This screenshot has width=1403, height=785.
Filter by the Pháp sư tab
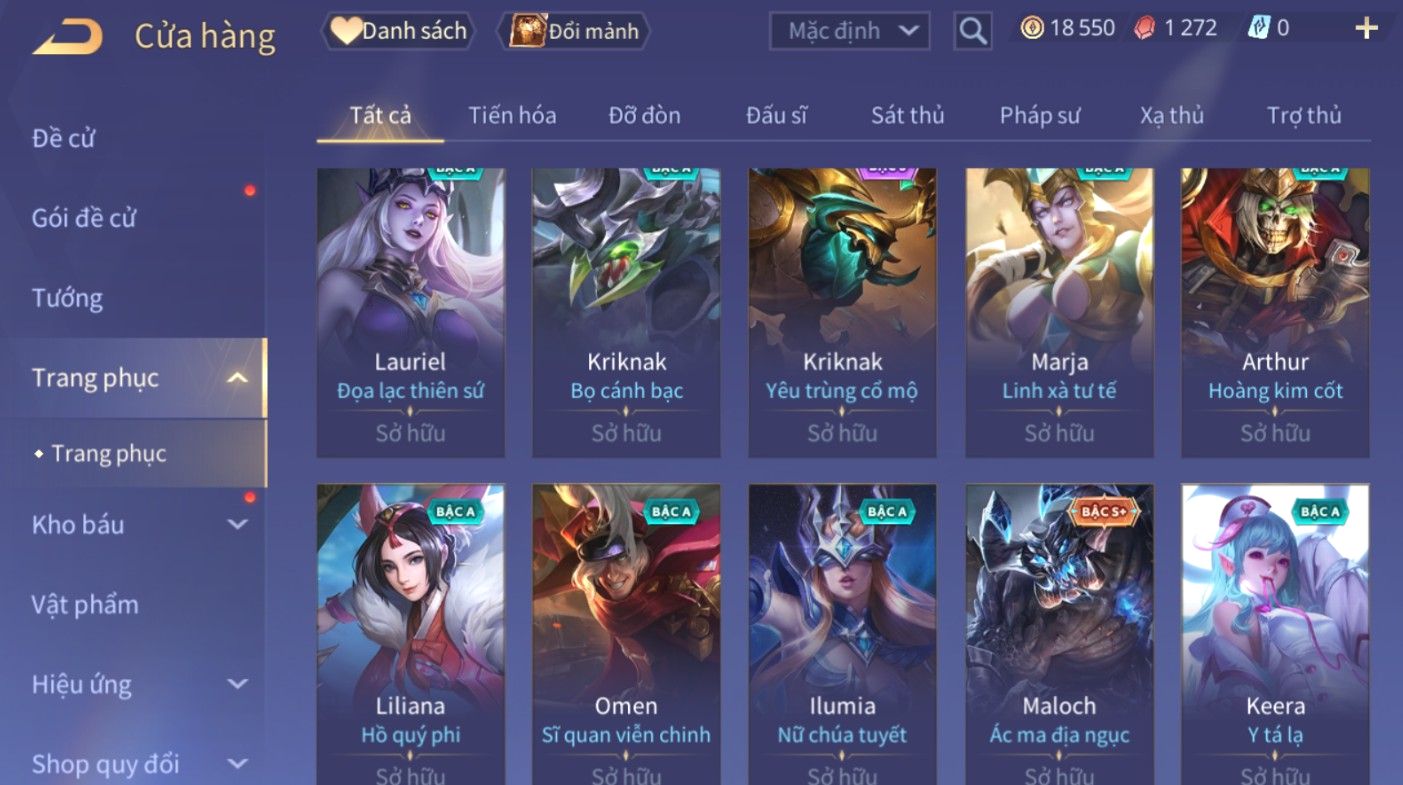[x=1040, y=116]
